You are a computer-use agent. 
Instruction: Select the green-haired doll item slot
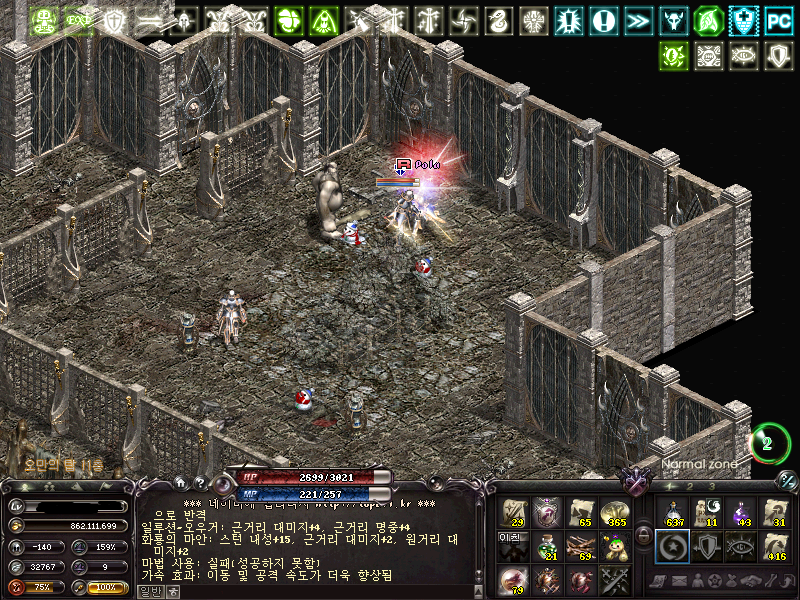pyautogui.click(x=615, y=546)
